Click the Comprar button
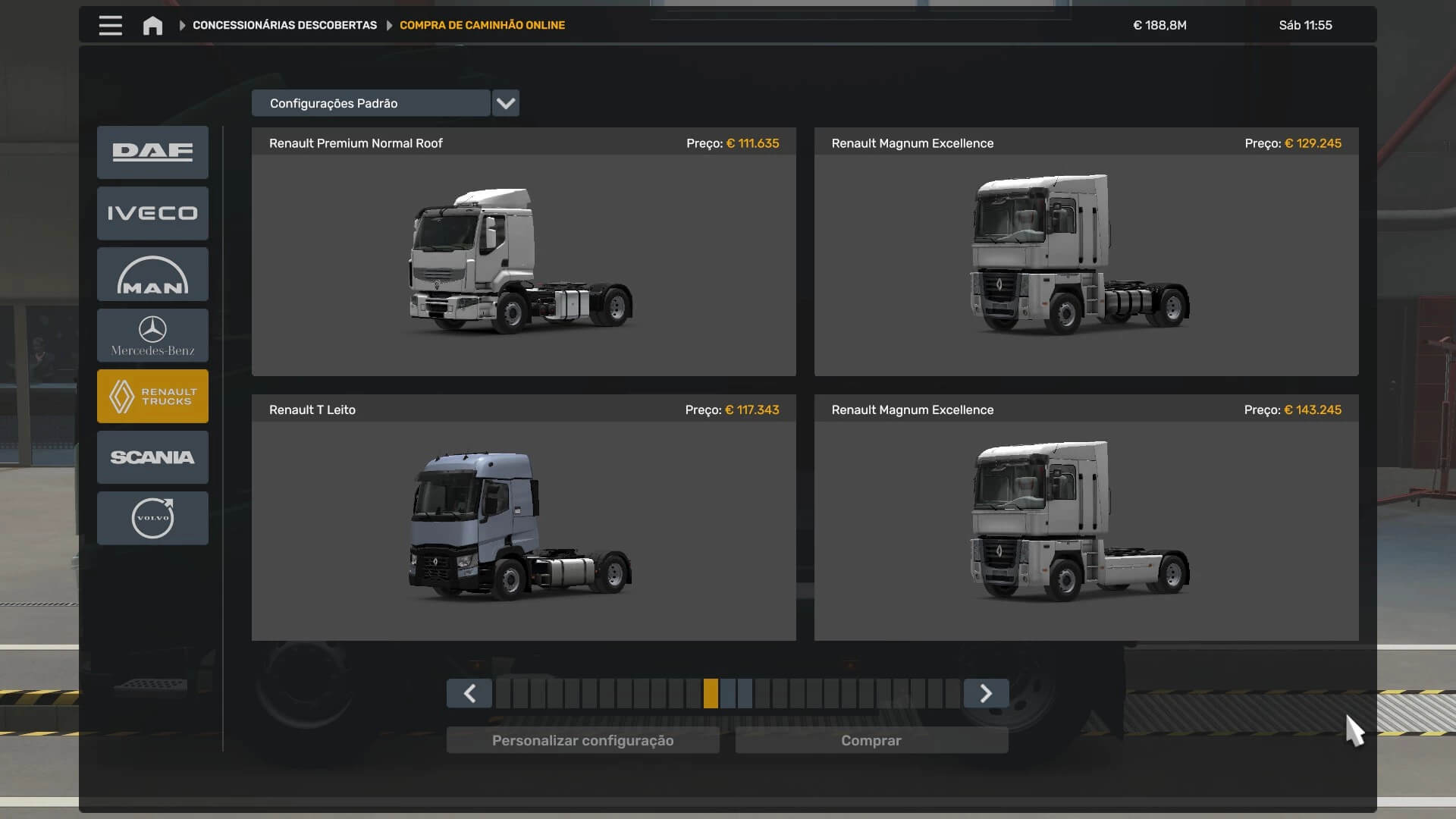 pos(871,740)
